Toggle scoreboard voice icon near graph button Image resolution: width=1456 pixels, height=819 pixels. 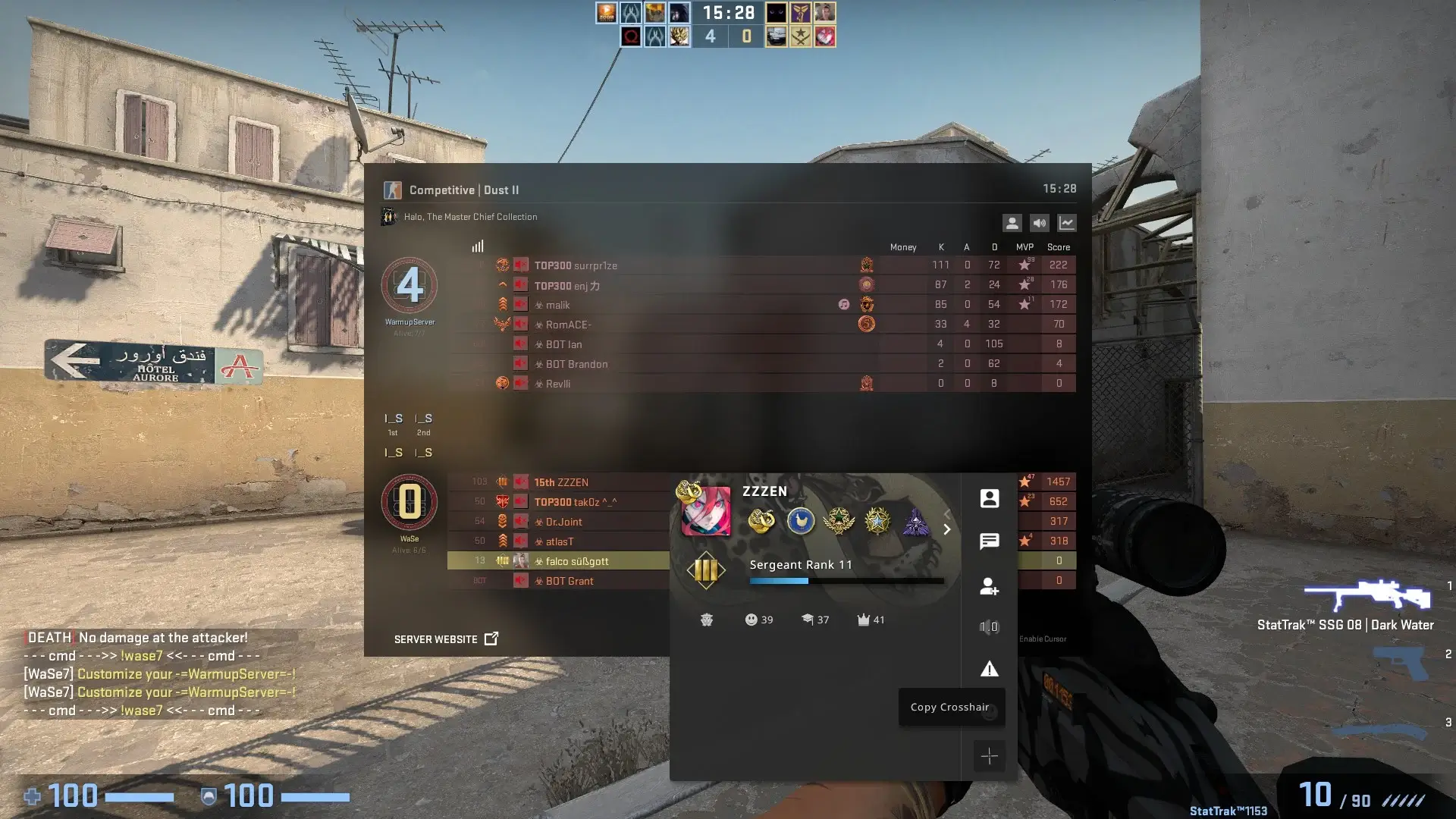click(1039, 222)
